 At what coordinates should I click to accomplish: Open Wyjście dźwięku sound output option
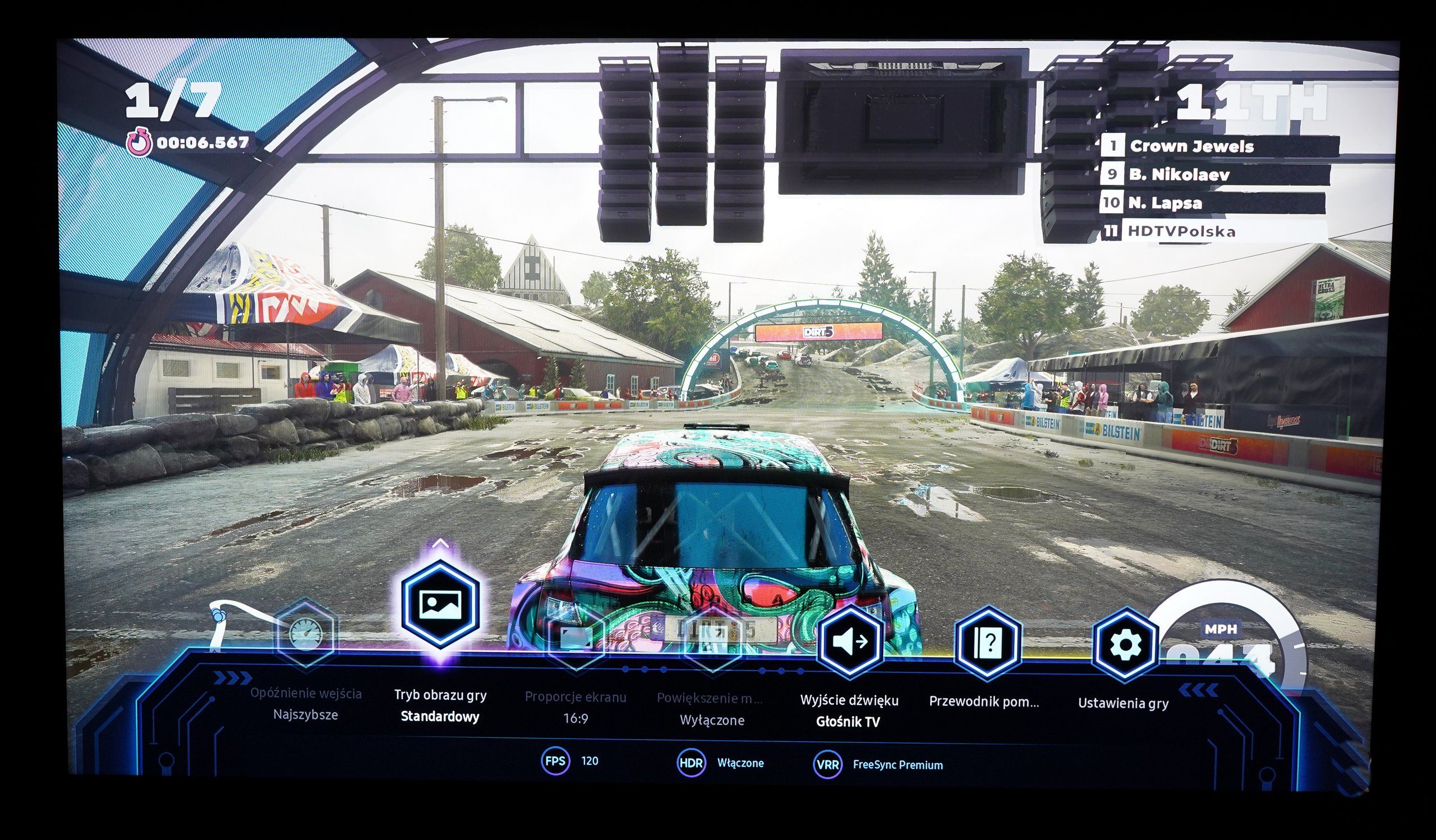point(850,642)
